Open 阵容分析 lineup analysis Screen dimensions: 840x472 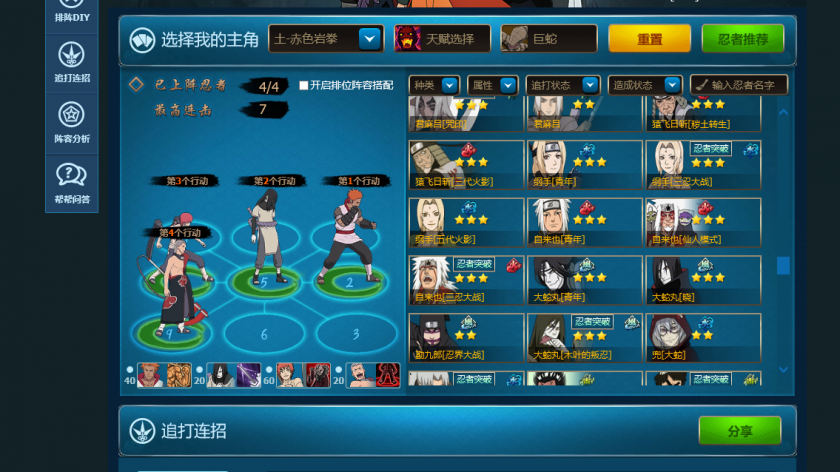pos(71,124)
